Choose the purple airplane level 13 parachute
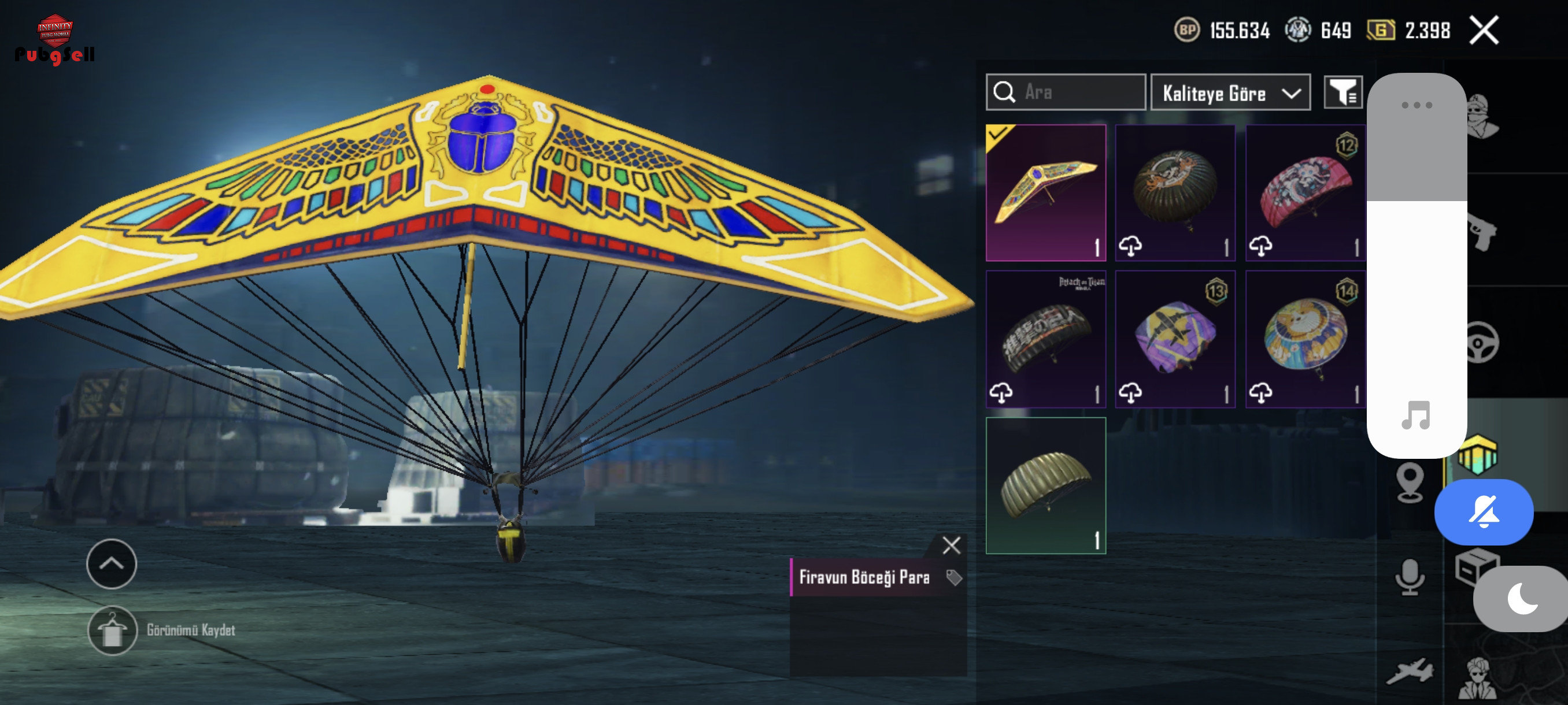This screenshot has height=705, width=1568. coord(1175,339)
